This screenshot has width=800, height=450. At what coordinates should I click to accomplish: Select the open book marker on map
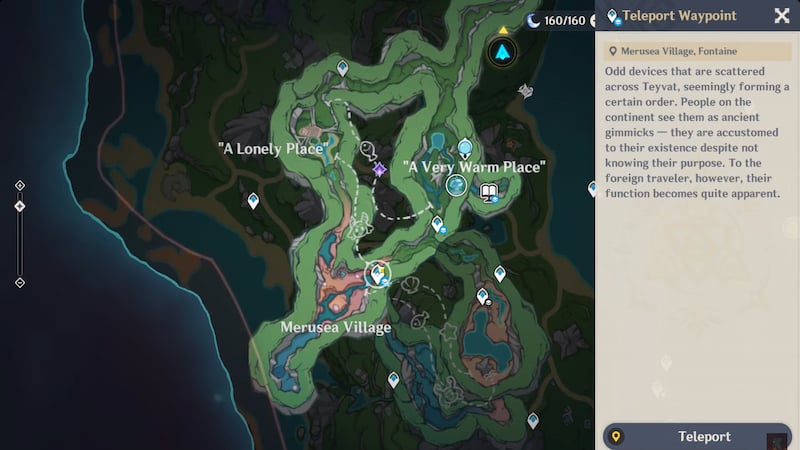tap(489, 192)
